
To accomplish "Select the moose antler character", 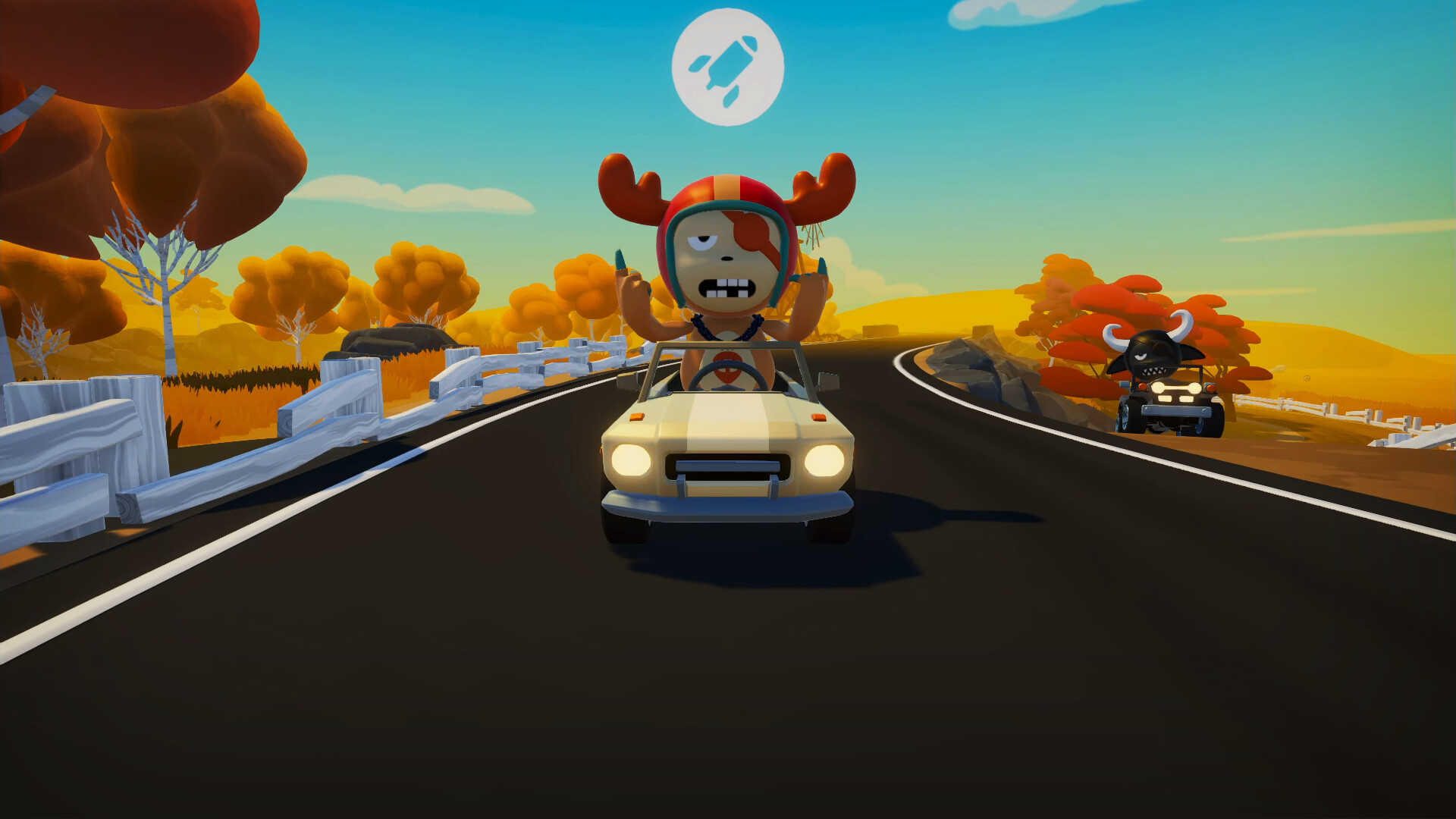I will [x=724, y=258].
